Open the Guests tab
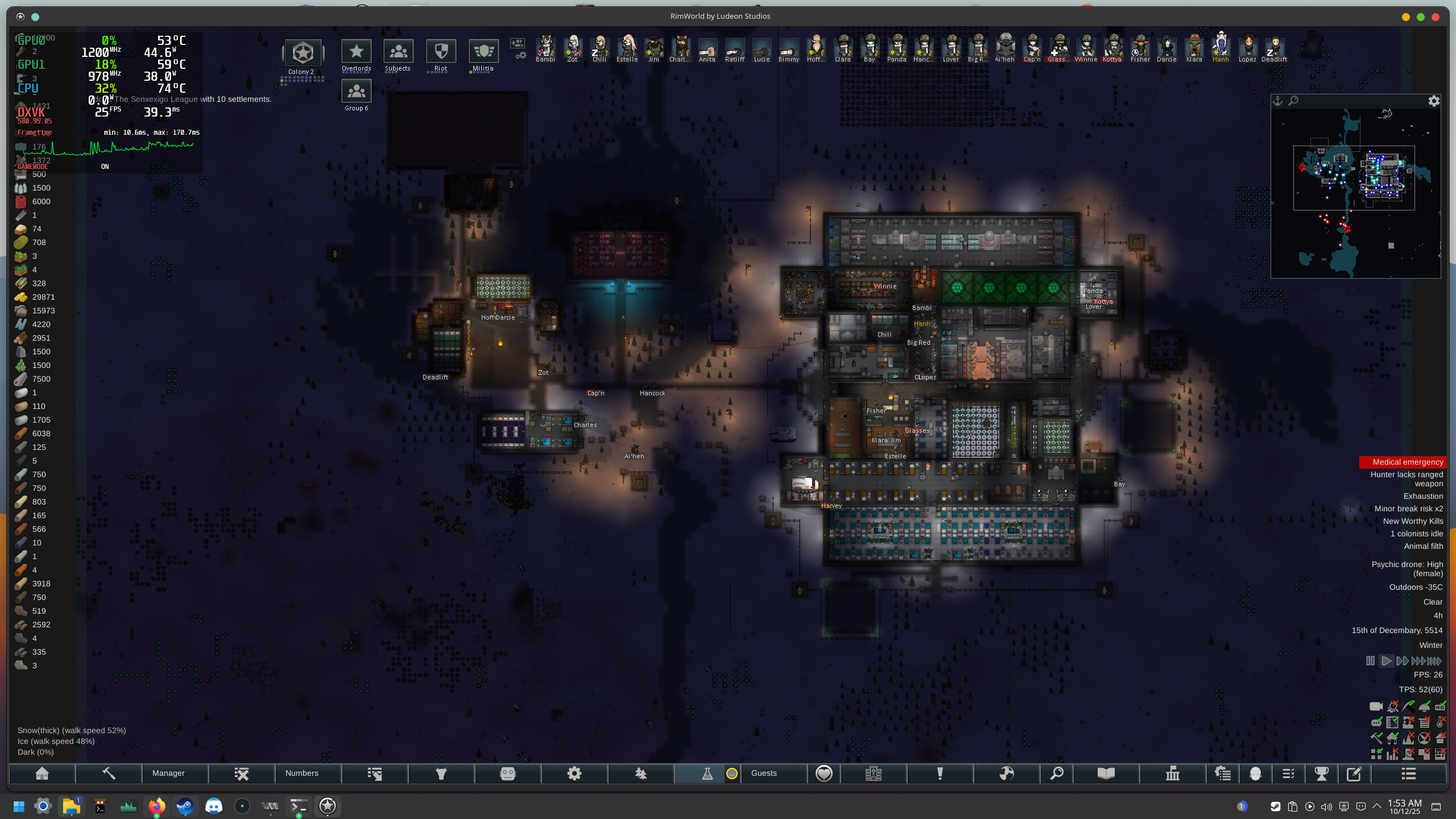The width and height of the screenshot is (1456, 819). pos(763,773)
